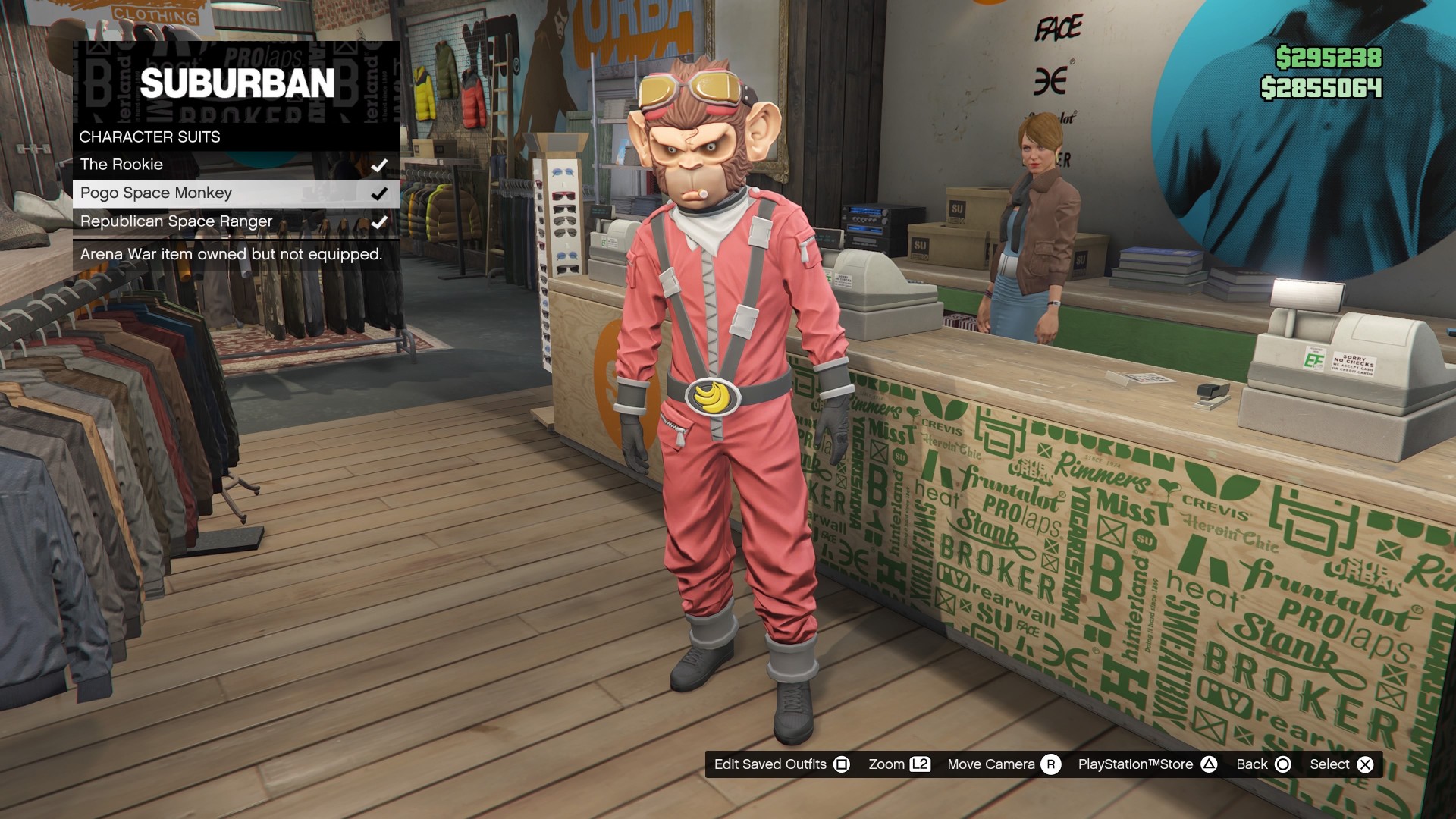Image resolution: width=1456 pixels, height=819 pixels.
Task: Click the Triangle PlayStation Store icon
Action: pyautogui.click(x=1210, y=764)
